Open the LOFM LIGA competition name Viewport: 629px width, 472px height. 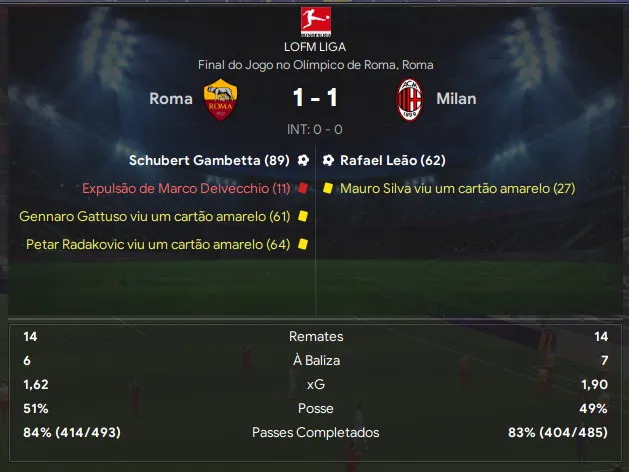click(315, 46)
